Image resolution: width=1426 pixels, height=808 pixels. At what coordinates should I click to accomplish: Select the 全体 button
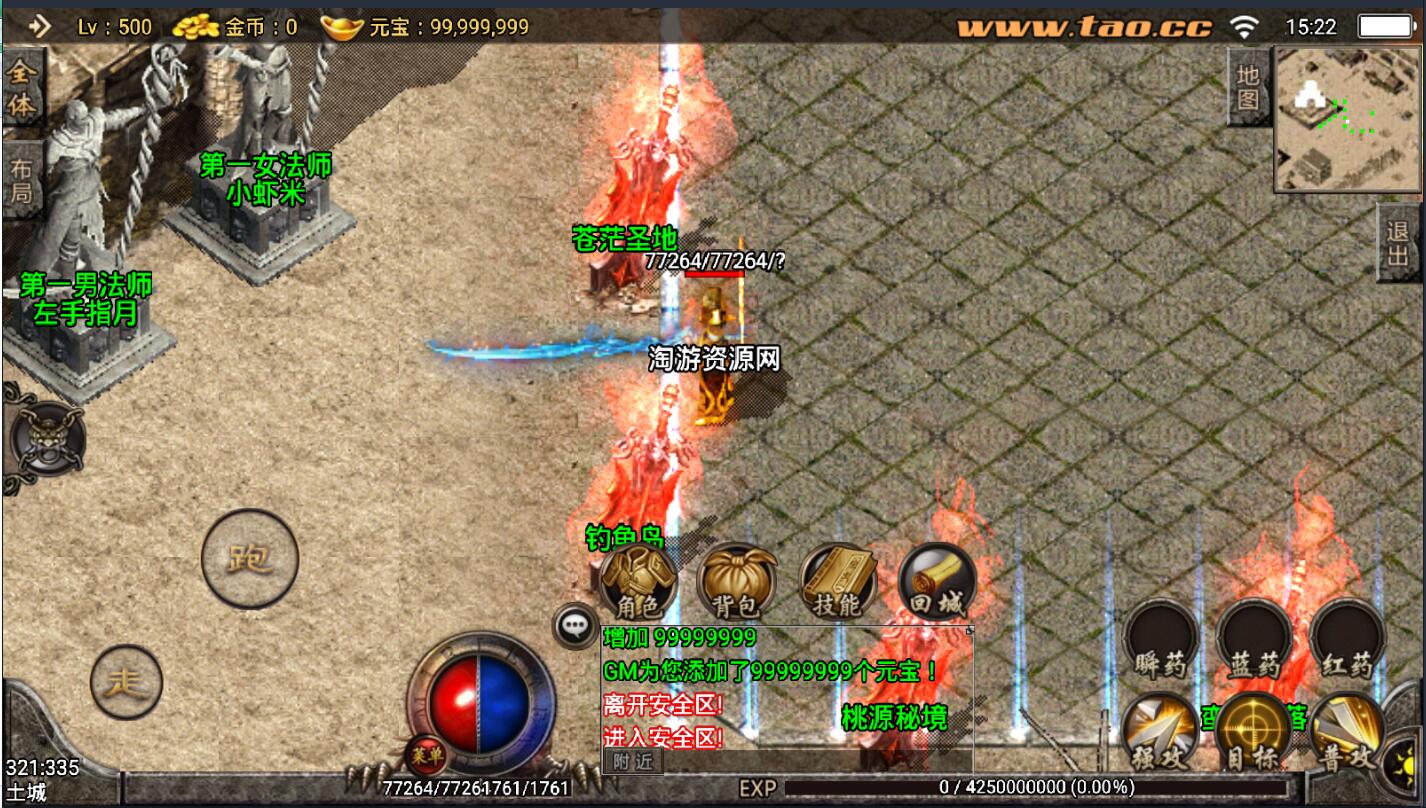[21, 87]
